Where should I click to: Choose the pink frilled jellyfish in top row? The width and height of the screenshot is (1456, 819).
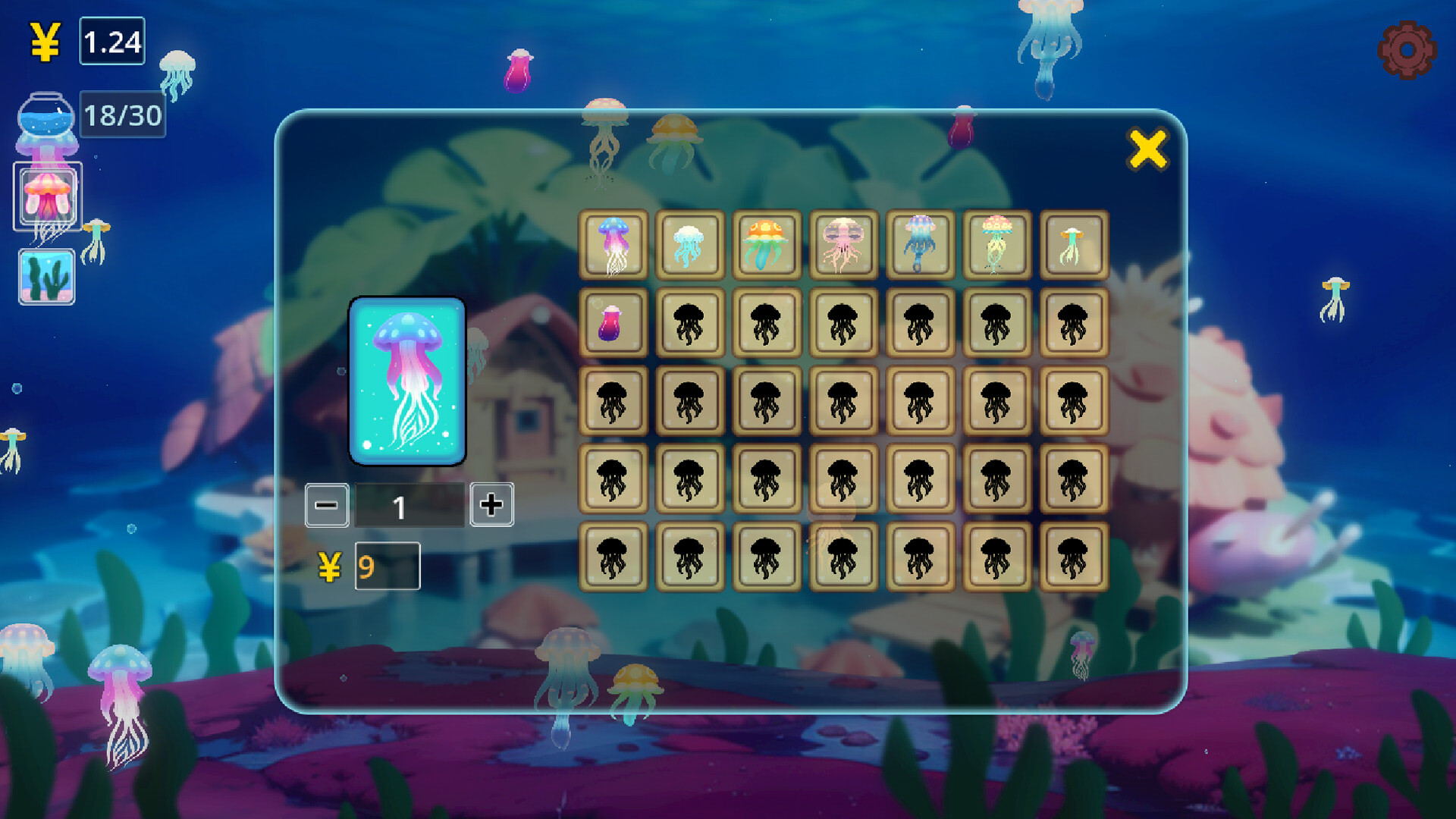844,246
